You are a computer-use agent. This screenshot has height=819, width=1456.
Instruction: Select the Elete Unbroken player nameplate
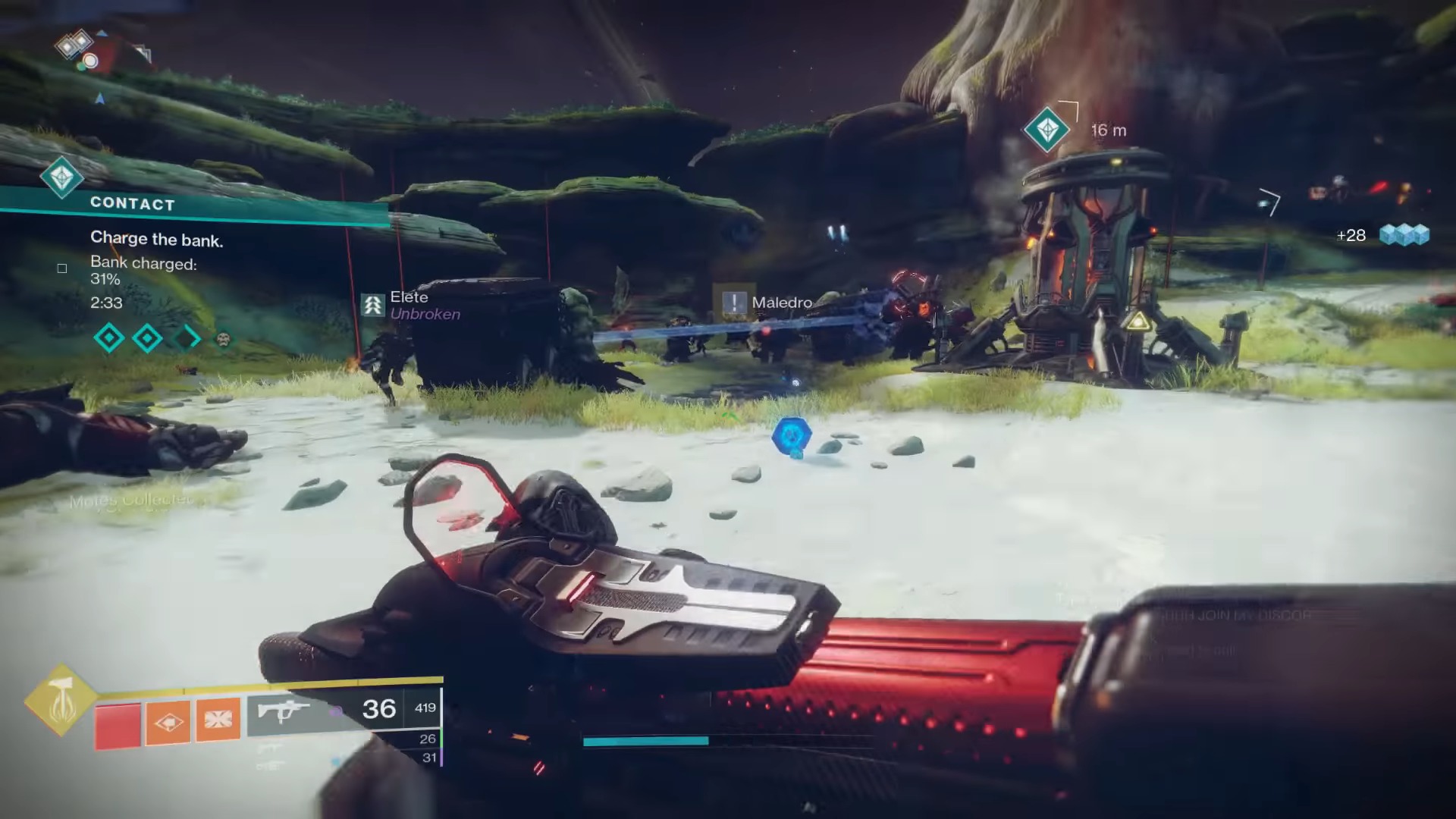tap(413, 305)
